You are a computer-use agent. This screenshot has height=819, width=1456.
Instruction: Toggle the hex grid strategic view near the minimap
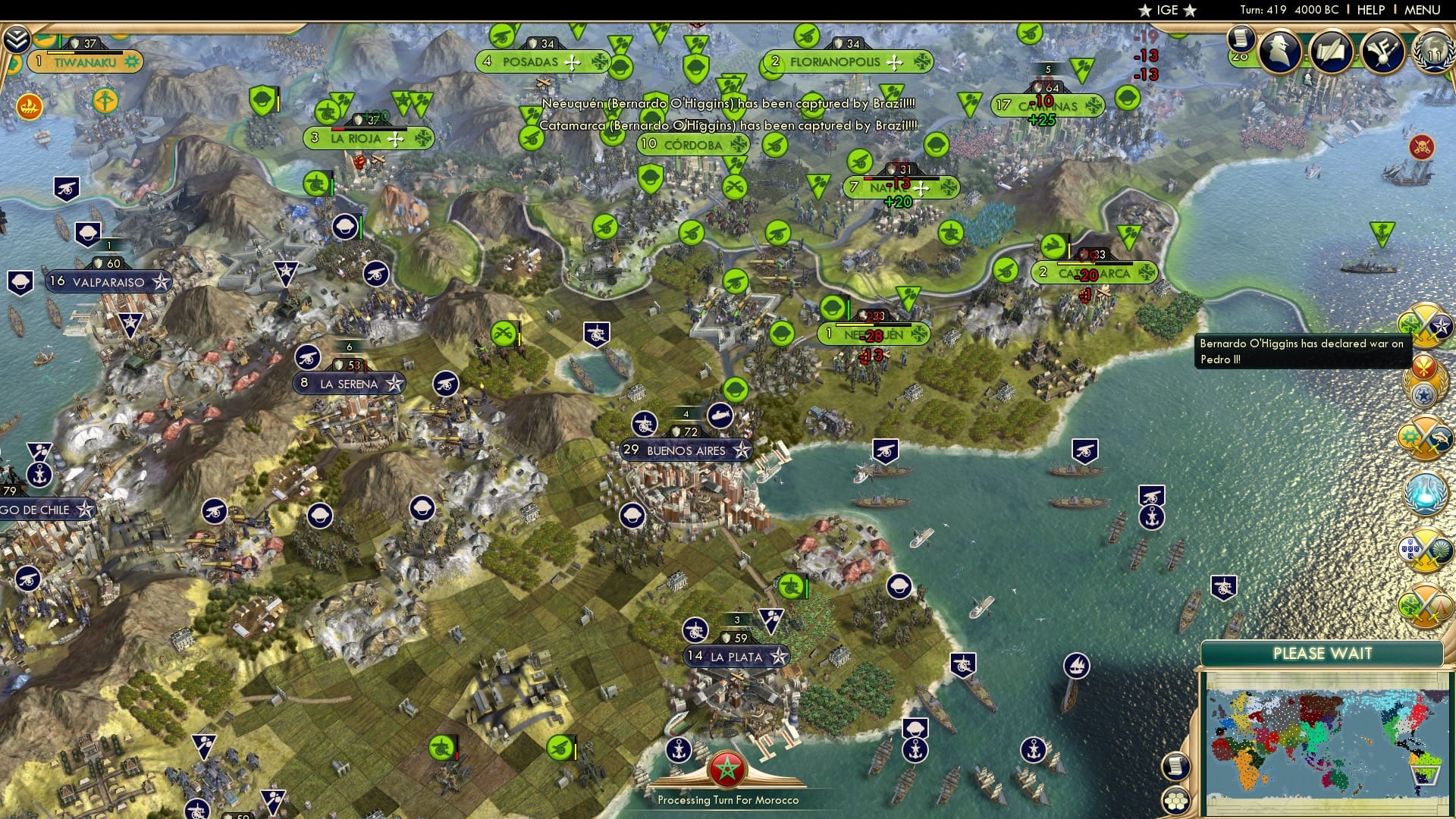tap(1175, 802)
